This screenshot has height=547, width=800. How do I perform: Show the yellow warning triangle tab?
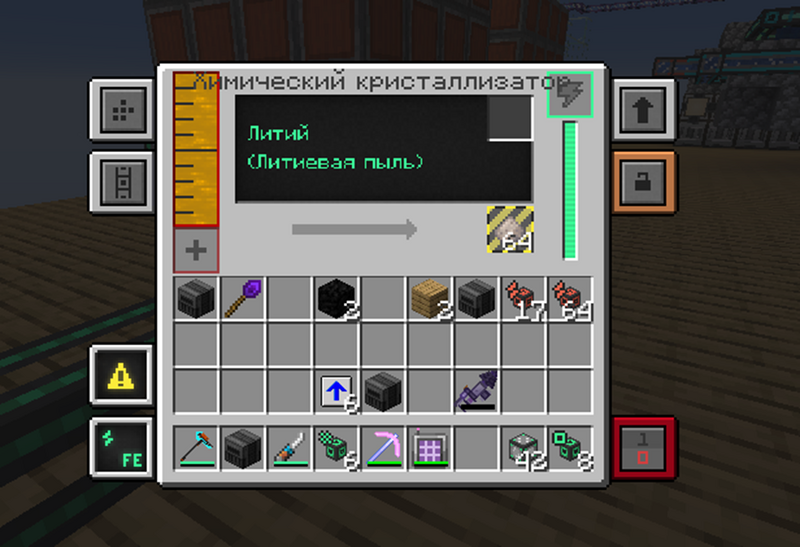(121, 375)
